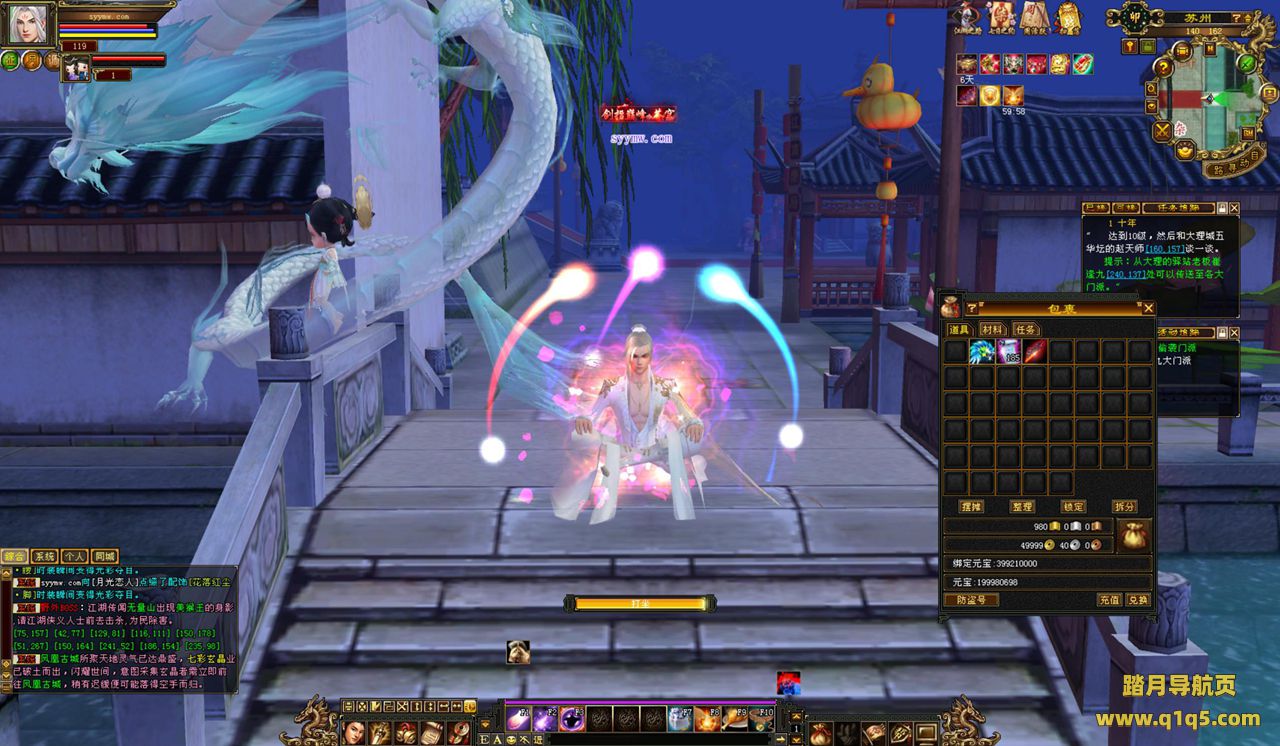The width and height of the screenshot is (1280, 746).
Task: Switch to the 材料 materials tab
Action: tap(991, 329)
